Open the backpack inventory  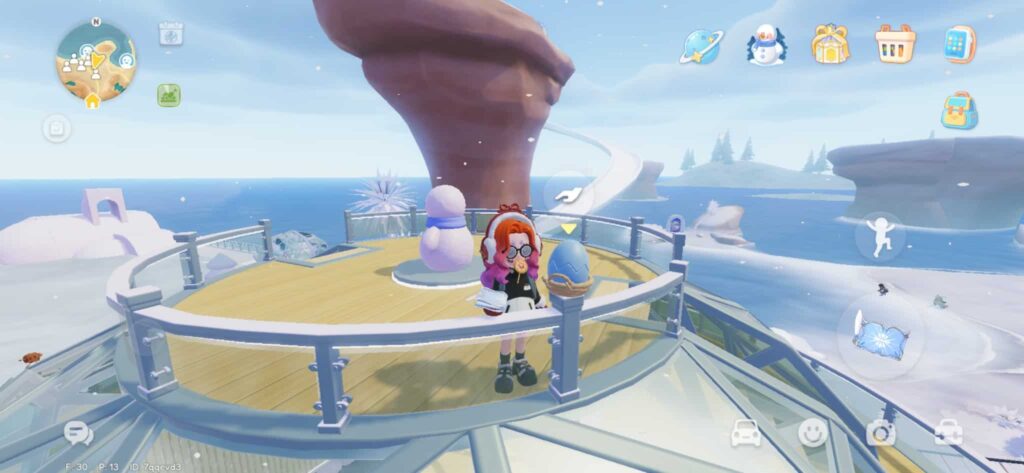tap(959, 111)
